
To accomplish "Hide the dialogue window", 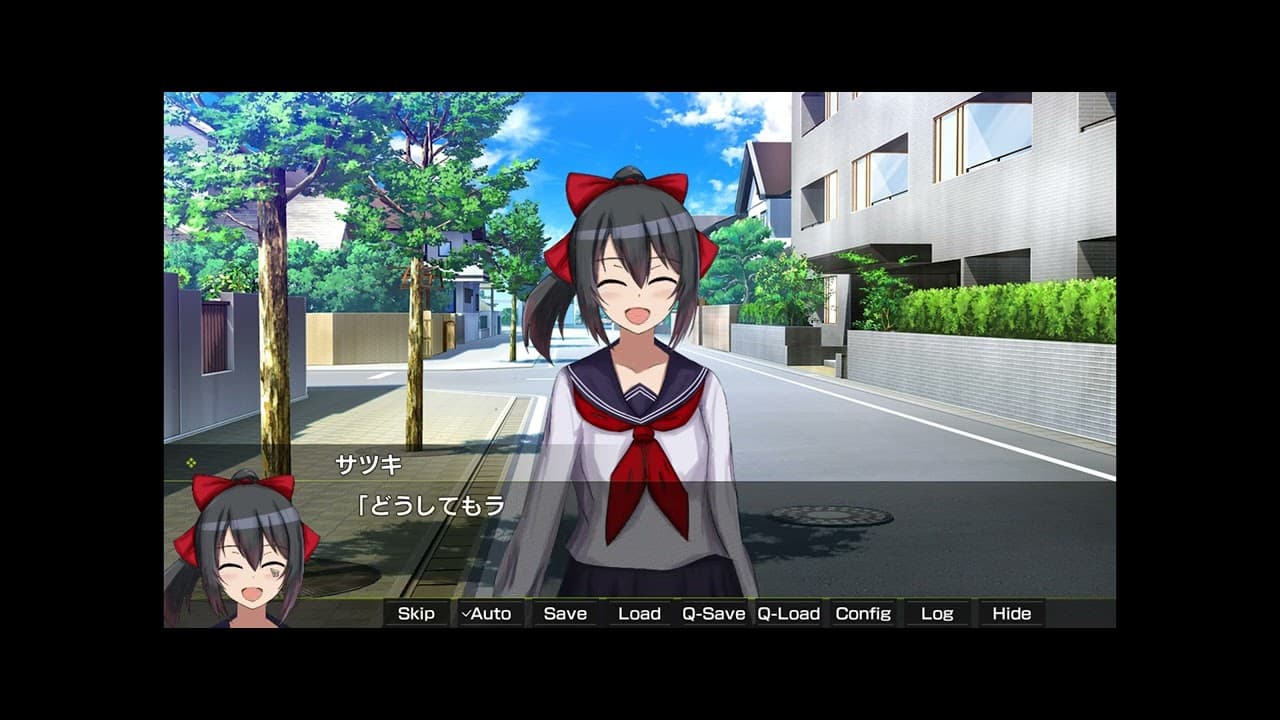I will tap(1011, 613).
